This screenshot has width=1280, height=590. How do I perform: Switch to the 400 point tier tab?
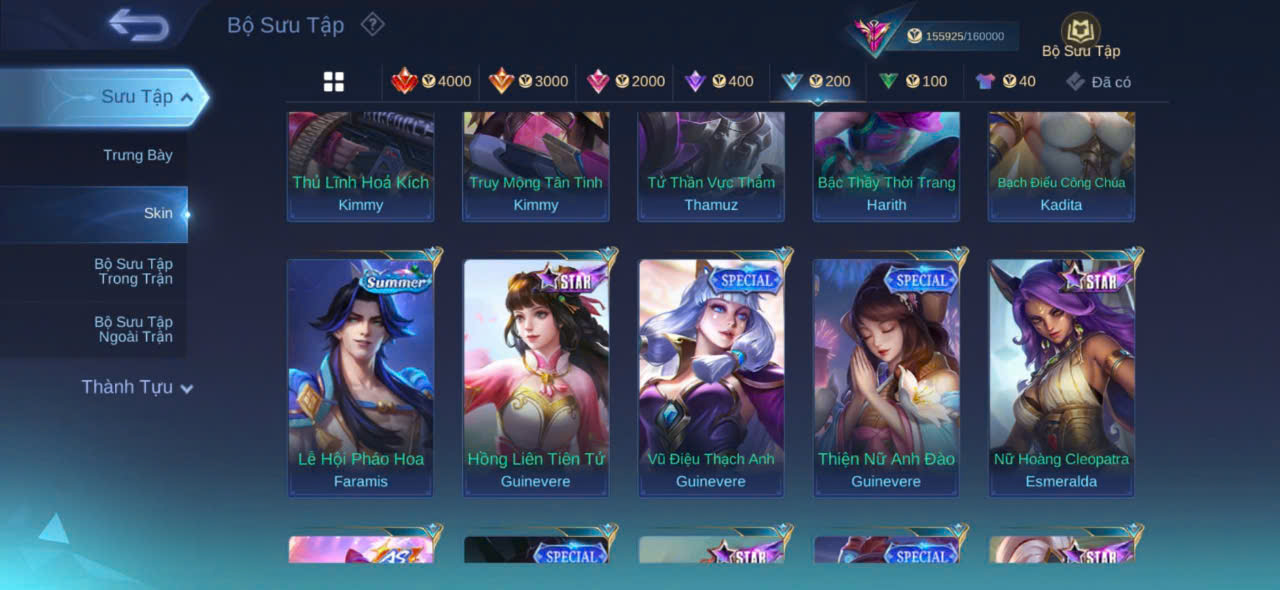tap(719, 82)
